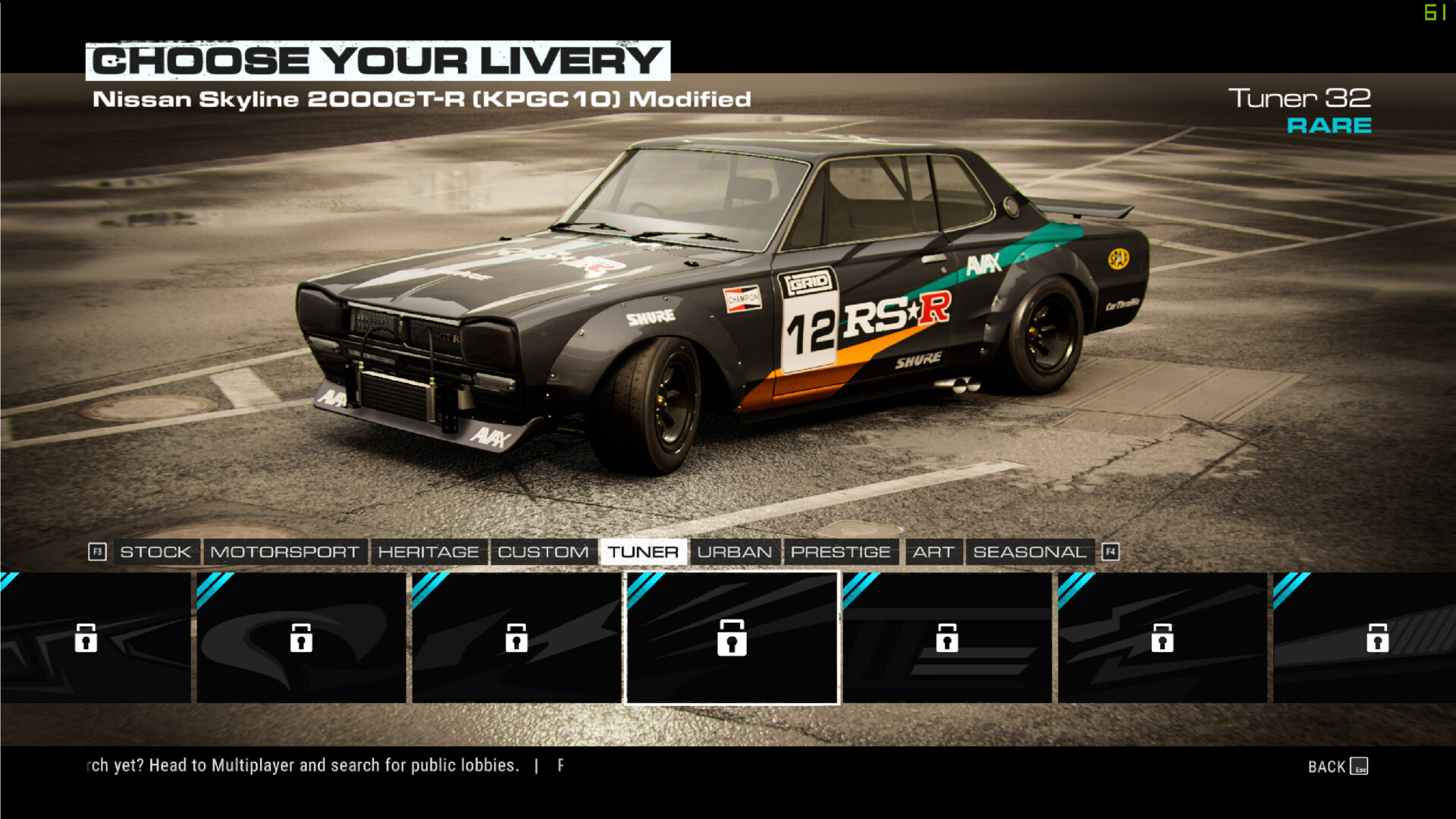
Task: Open the Art livery category
Action: coord(933,552)
